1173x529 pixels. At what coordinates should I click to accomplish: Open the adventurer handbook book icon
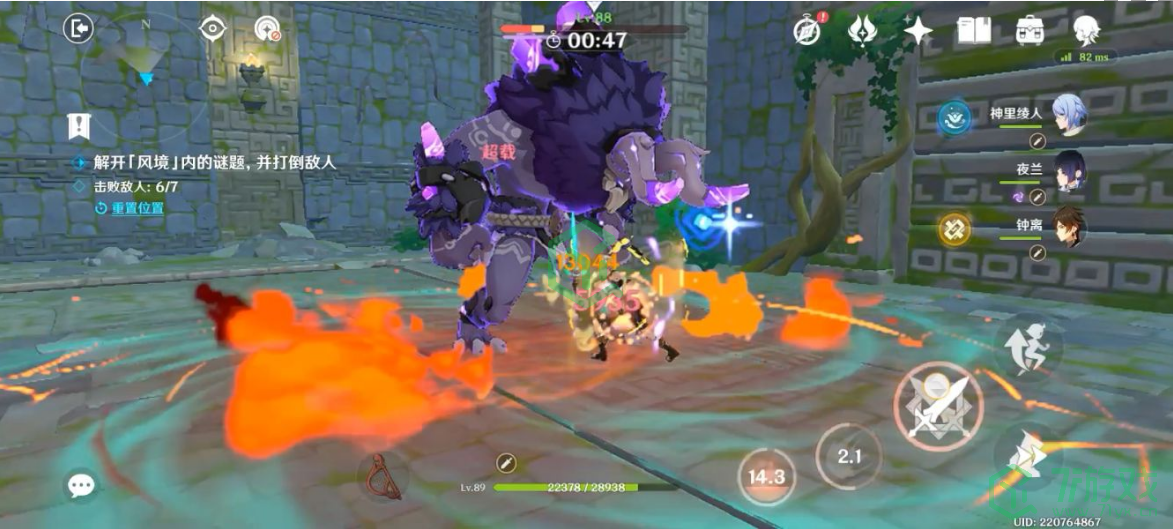pos(973,29)
